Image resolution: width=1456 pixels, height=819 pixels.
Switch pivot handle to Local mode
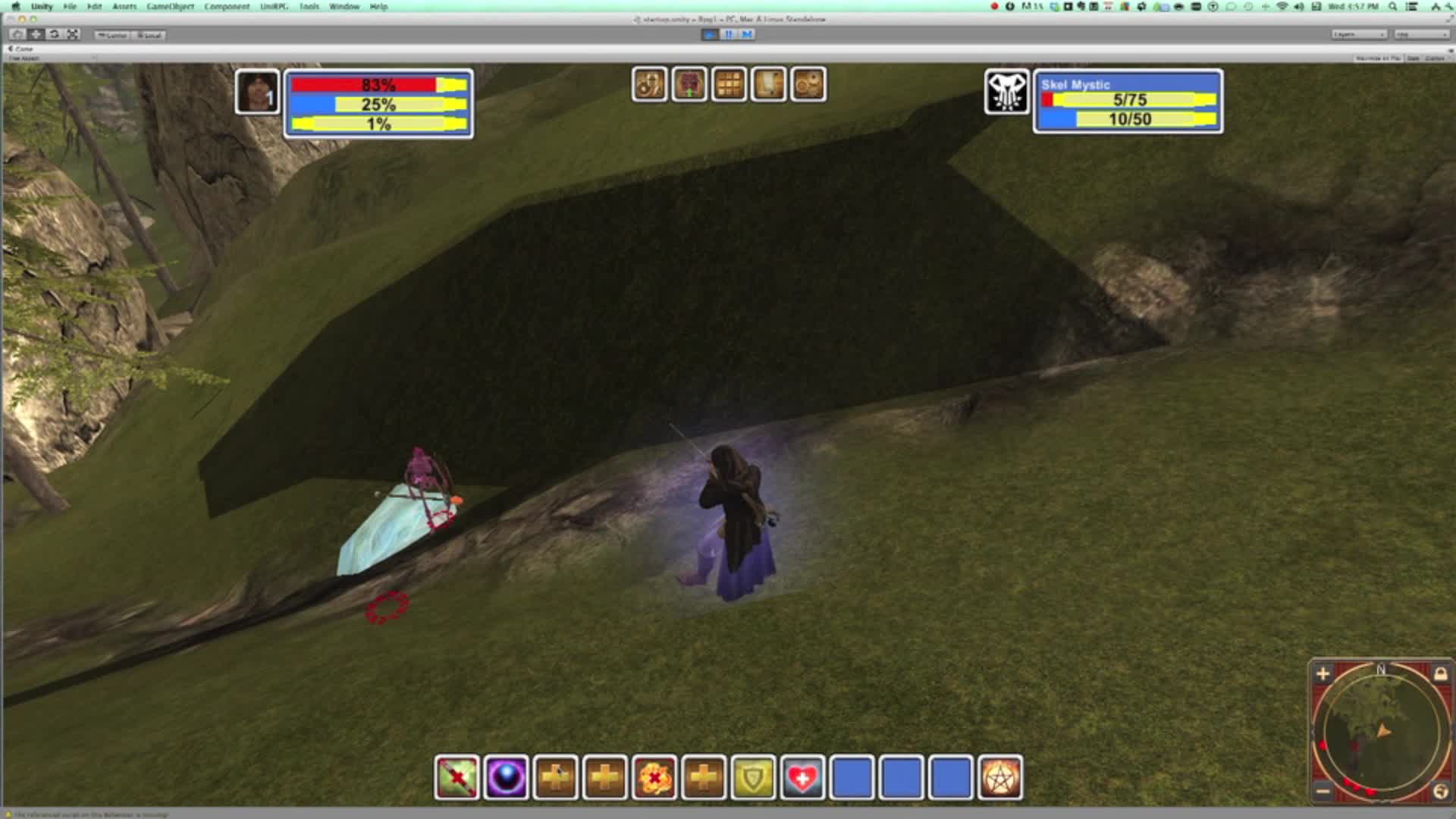[149, 34]
